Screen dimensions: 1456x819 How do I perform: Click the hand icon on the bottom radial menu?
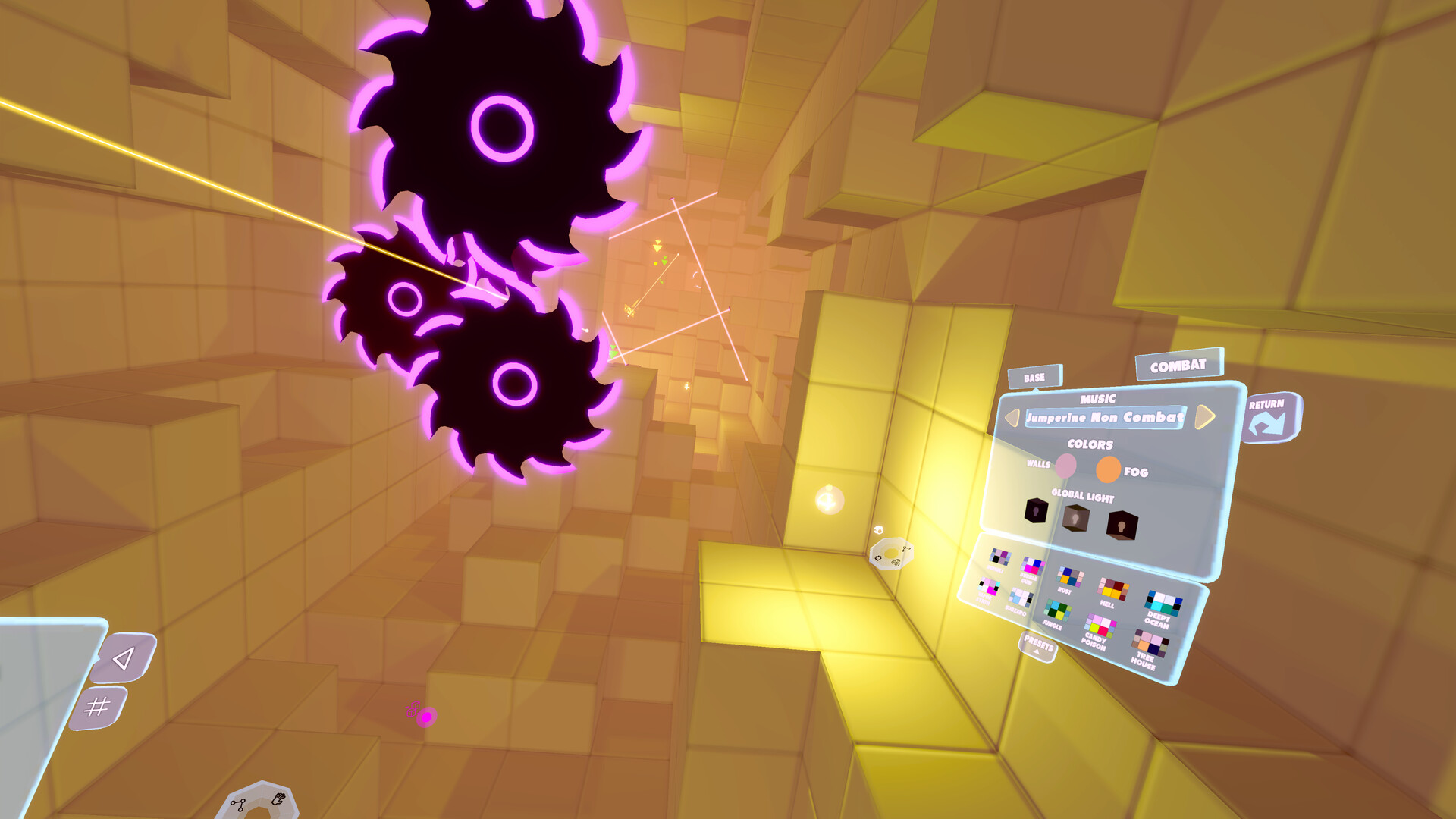(x=278, y=799)
